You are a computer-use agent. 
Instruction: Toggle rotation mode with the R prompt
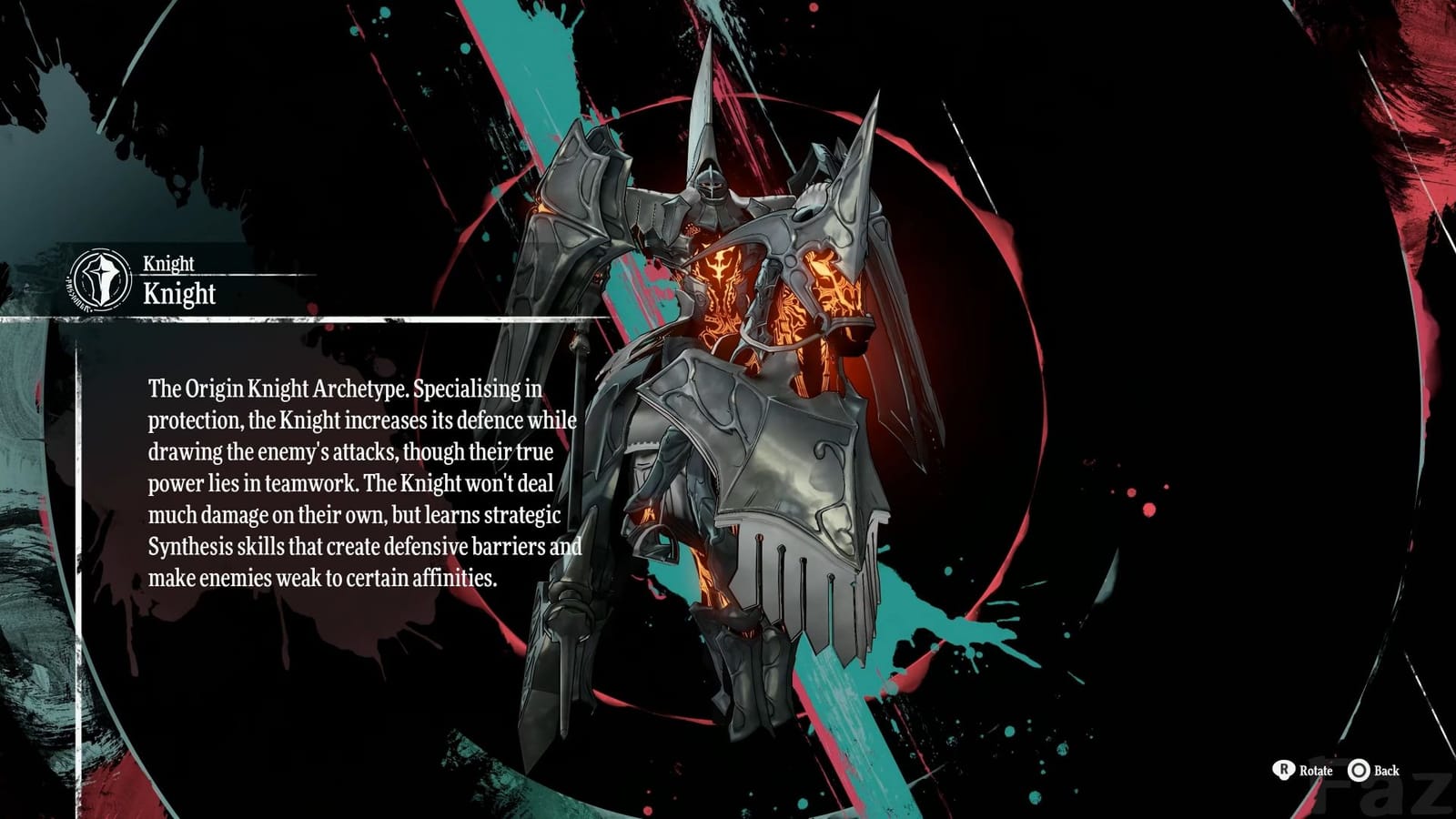1285,770
